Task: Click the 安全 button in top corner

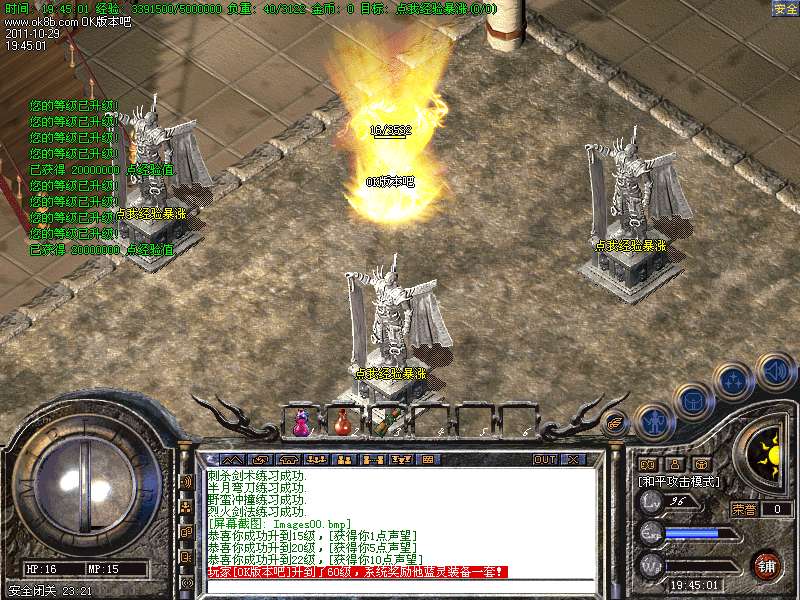Action: coord(784,9)
